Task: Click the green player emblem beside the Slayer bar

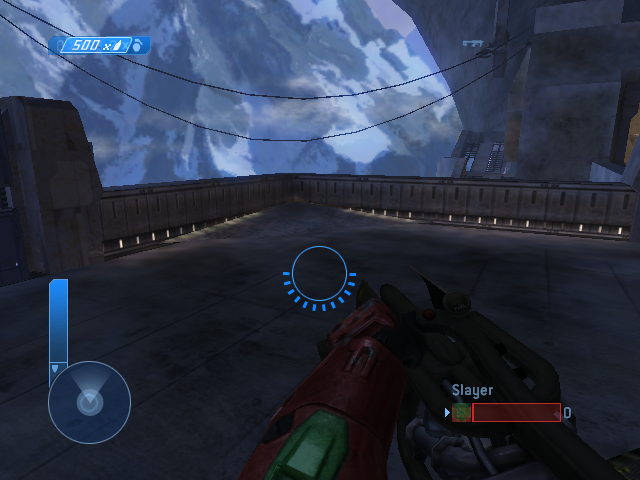Action: tap(461, 412)
